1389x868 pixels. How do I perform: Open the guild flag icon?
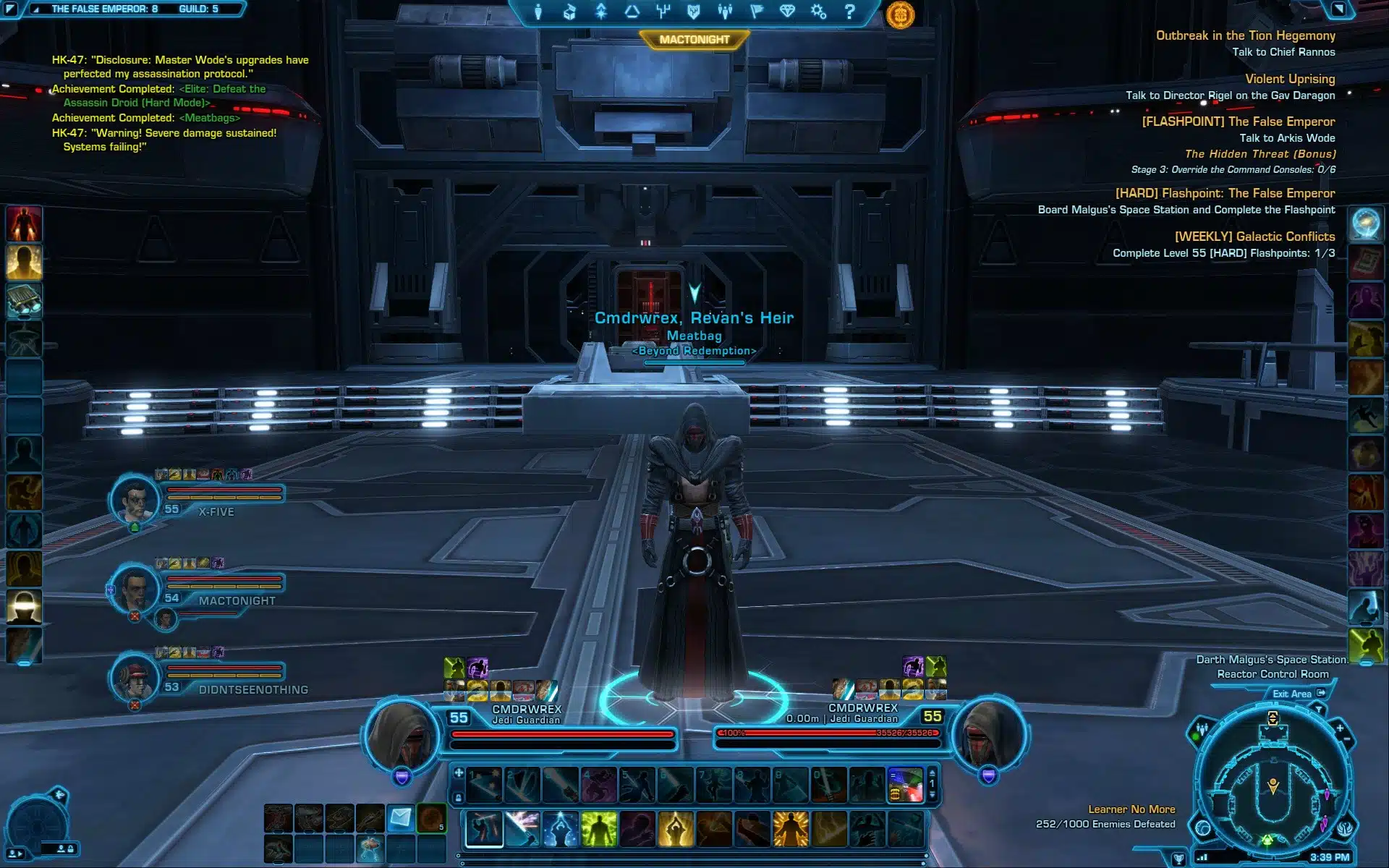(757, 12)
